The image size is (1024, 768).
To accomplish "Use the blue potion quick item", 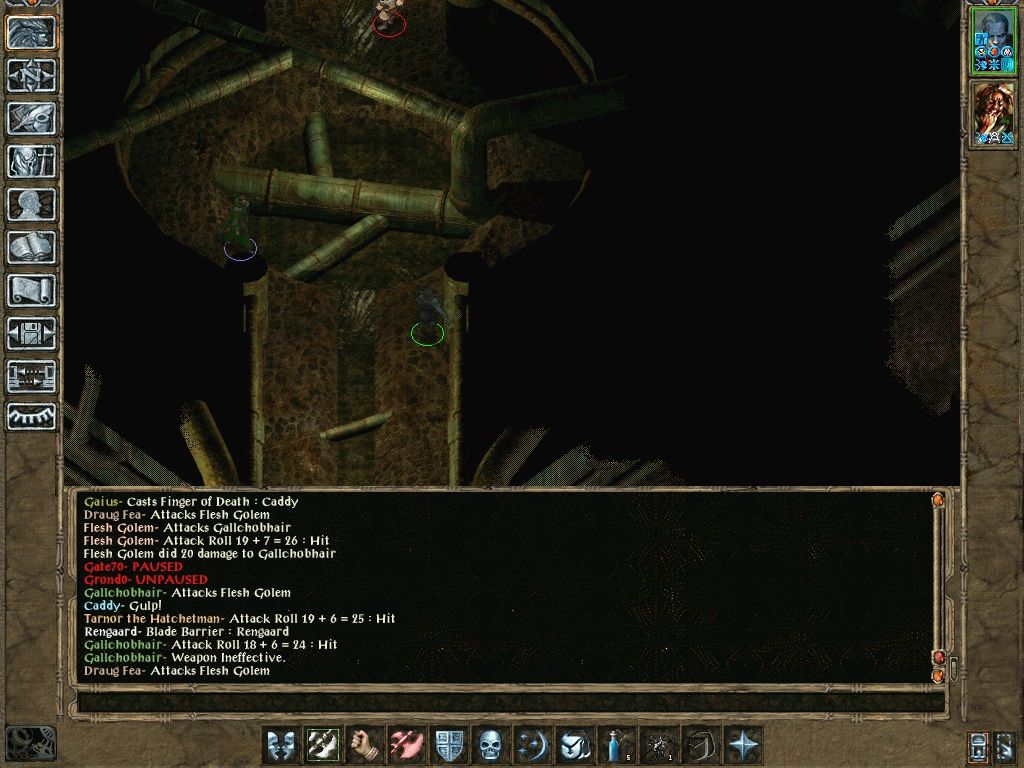I will tap(616, 745).
